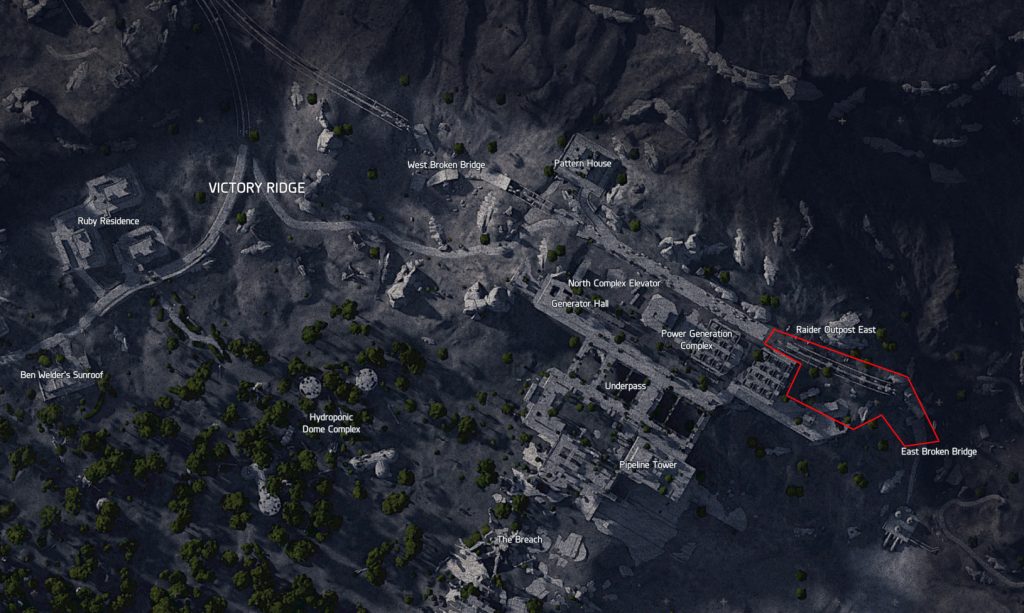This screenshot has width=1024, height=613.
Task: Choose the Ben Welder's Sunroof label
Action: (x=62, y=375)
